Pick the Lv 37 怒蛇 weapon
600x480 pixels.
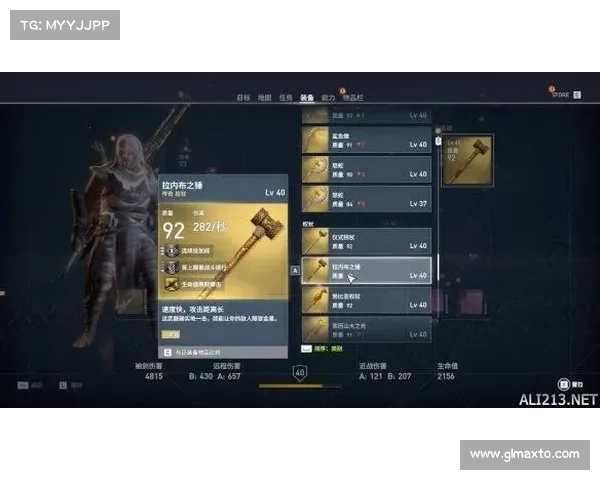point(367,198)
